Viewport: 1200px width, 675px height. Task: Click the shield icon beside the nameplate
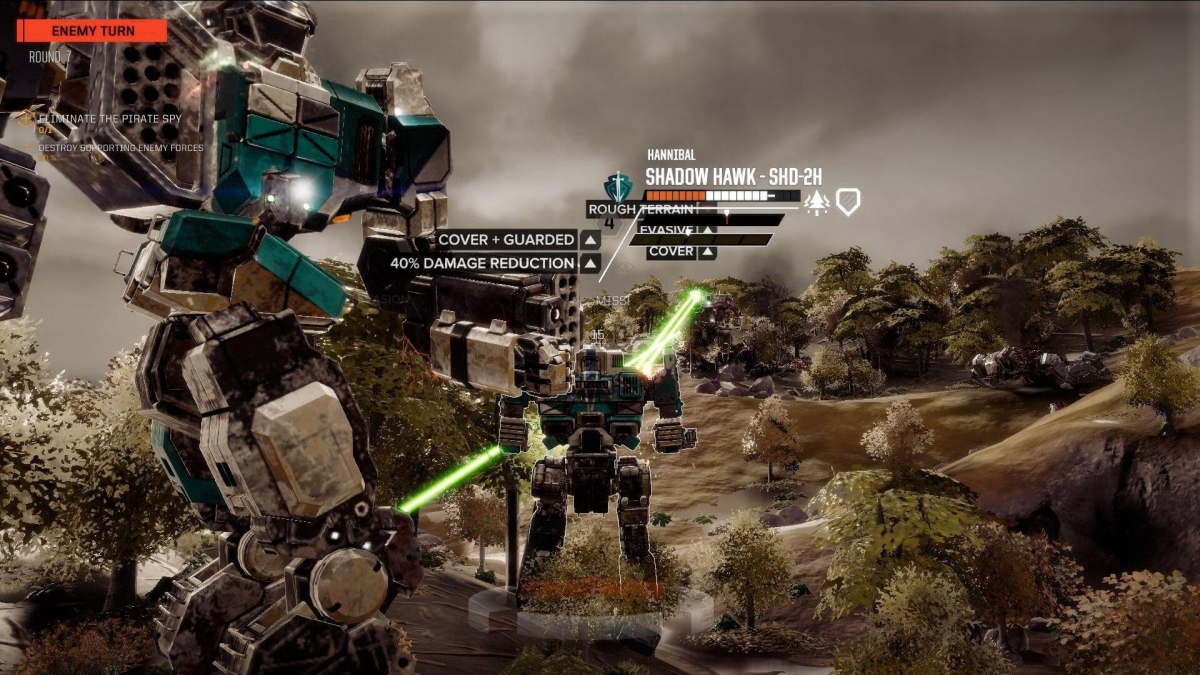coord(848,201)
